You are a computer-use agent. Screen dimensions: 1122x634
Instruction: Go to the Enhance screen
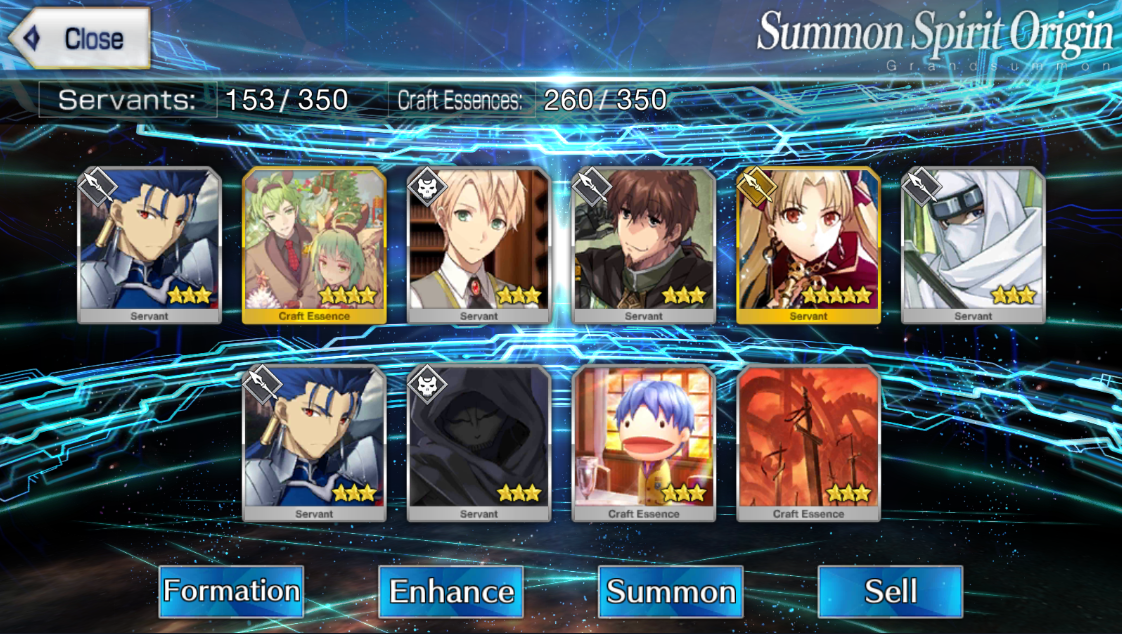pos(451,591)
